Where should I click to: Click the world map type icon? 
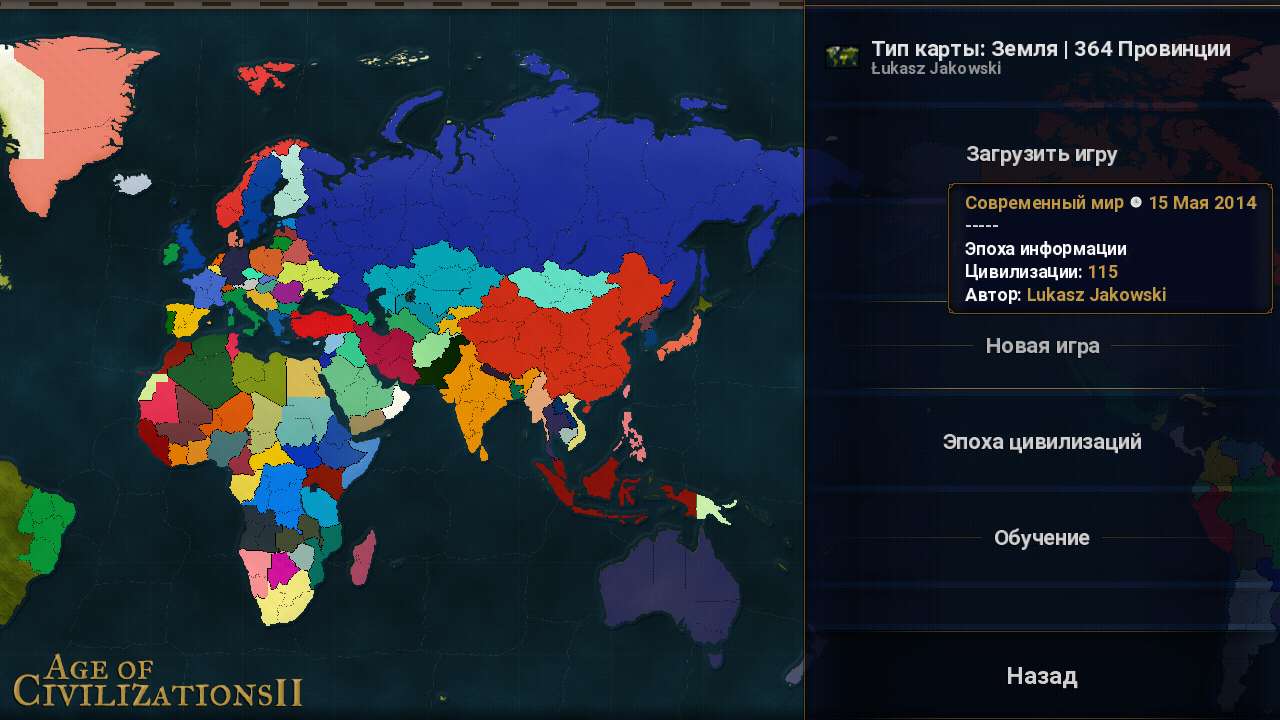tap(842, 57)
